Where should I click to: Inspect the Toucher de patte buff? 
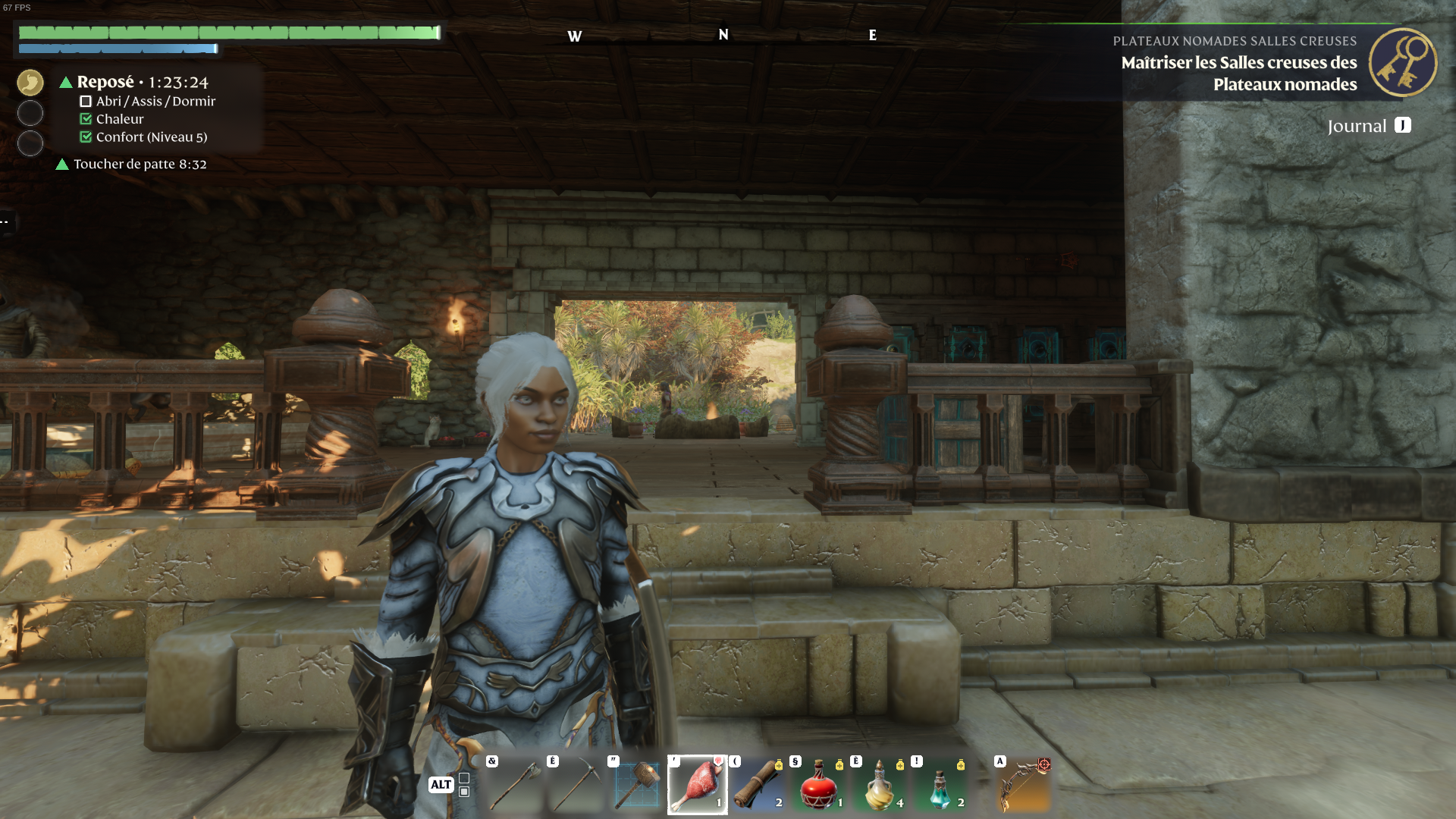tap(139, 164)
